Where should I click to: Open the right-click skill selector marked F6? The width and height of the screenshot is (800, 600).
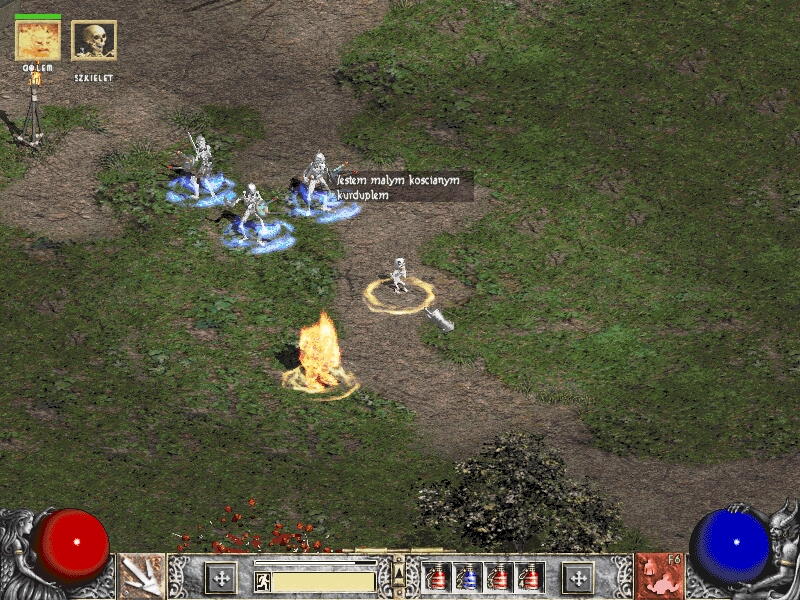pos(659,576)
